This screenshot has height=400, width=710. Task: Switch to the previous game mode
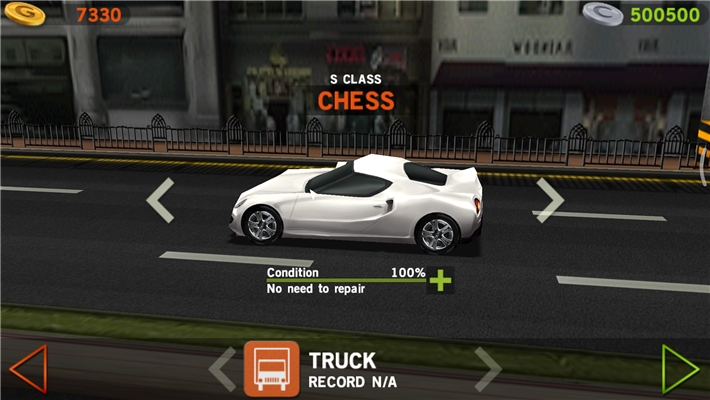222,369
